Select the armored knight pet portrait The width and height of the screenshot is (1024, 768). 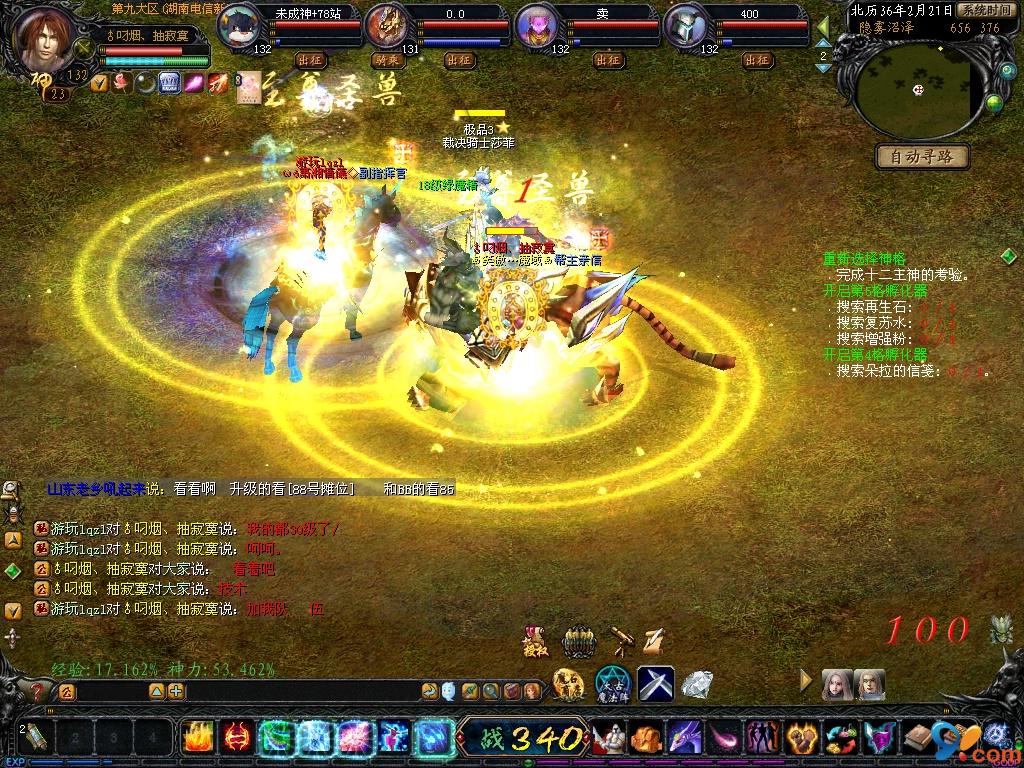click(x=686, y=26)
